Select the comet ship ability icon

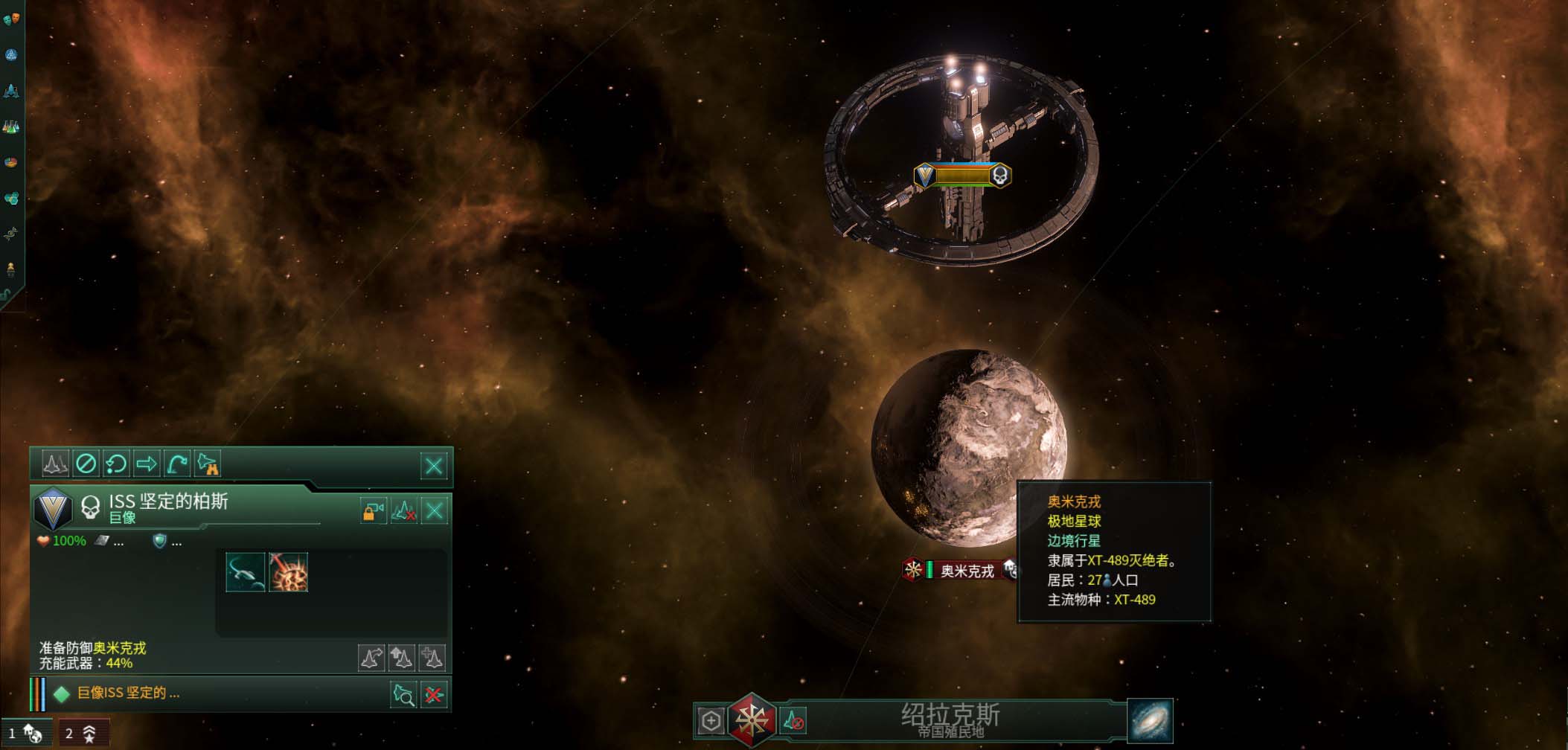245,572
